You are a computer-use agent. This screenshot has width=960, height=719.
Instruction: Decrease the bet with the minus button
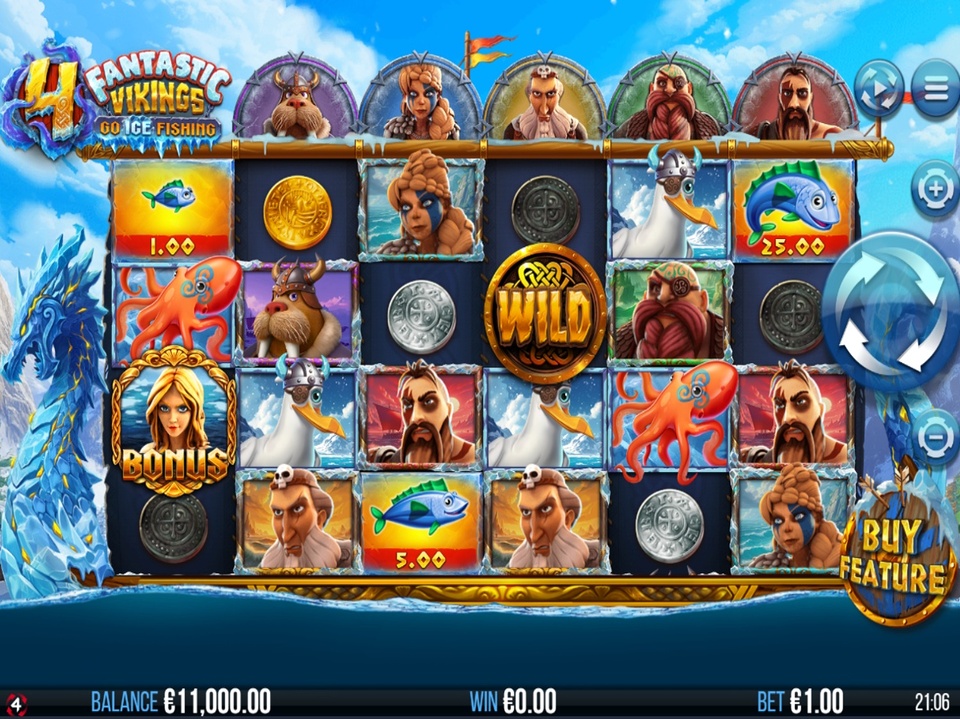(x=934, y=436)
